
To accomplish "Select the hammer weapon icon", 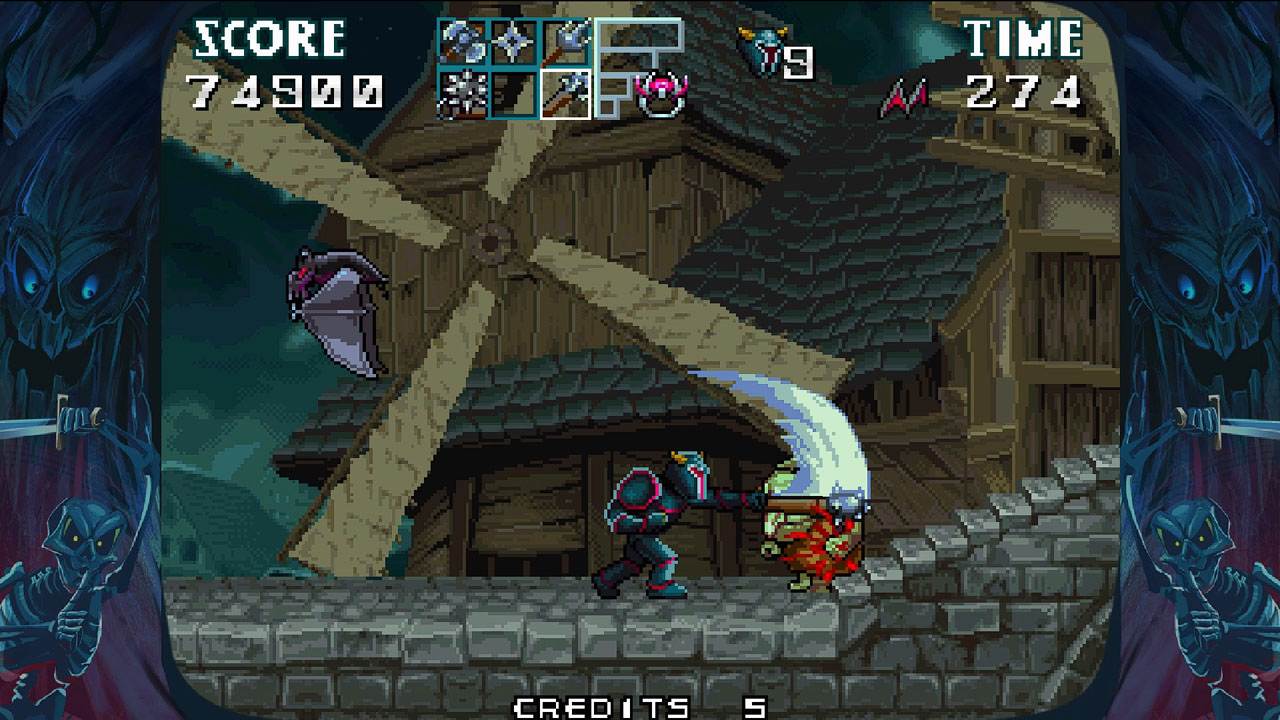I will [x=563, y=42].
